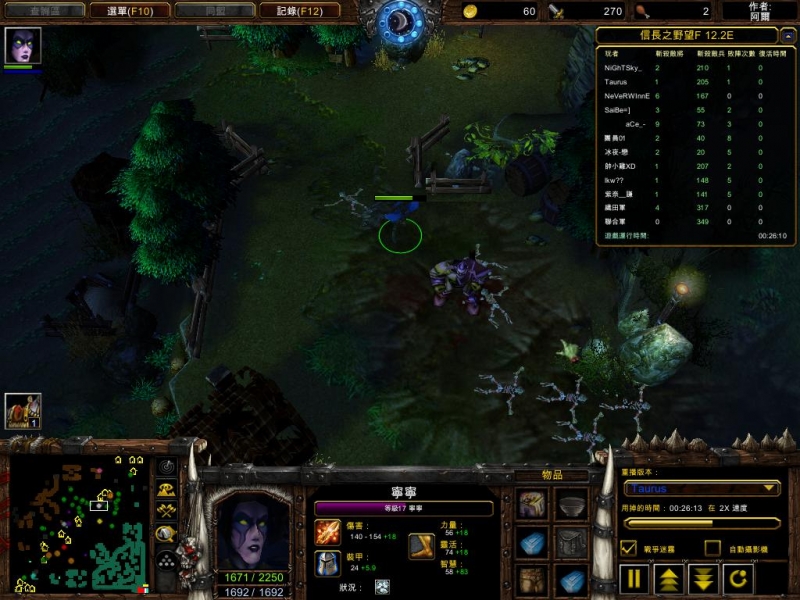Screen dimensions: 800x600
Task: Select the idle worker icon above the minimap
Action: pyautogui.click(x=22, y=410)
